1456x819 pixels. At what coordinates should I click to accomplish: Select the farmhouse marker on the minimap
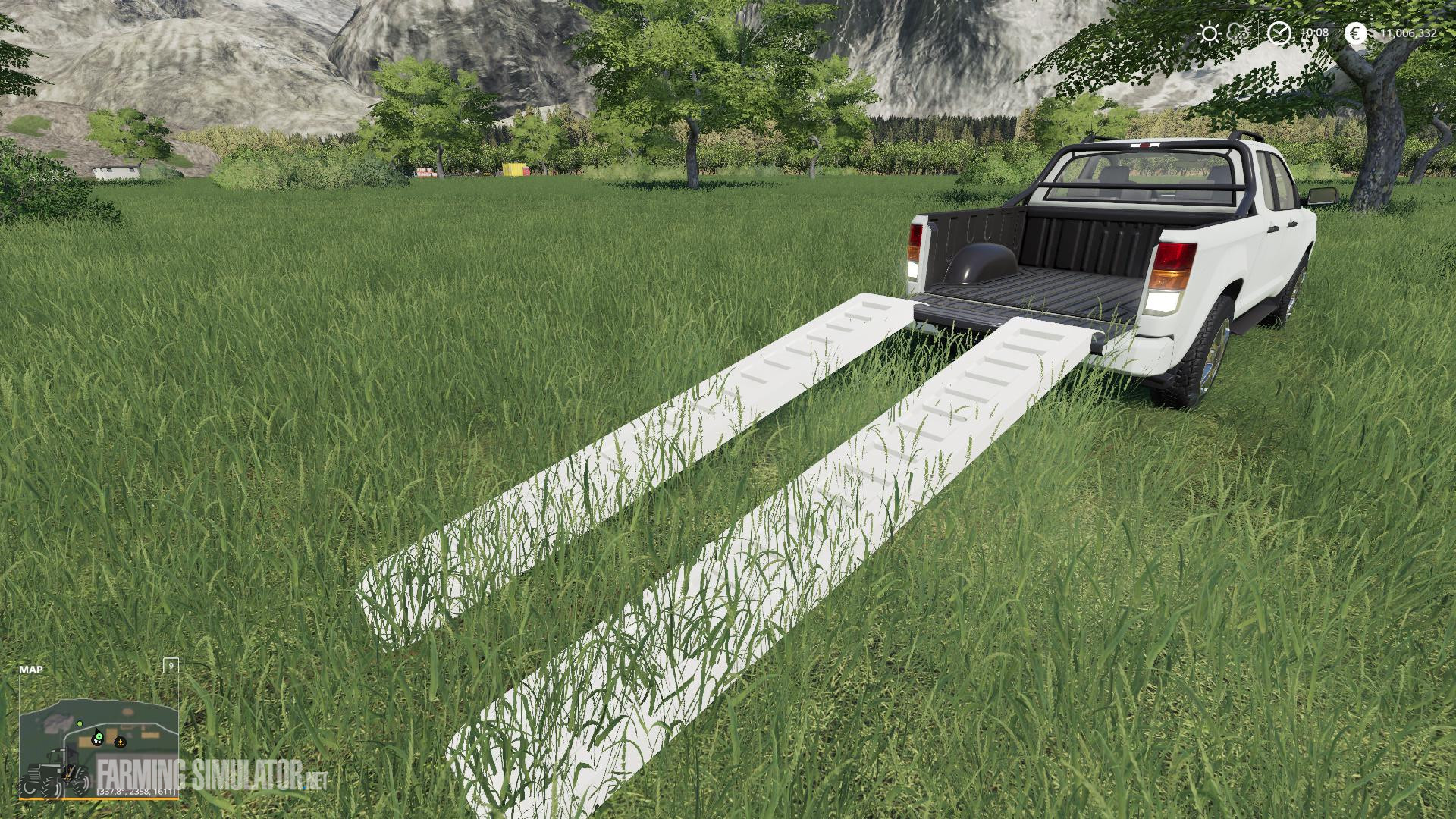tap(97, 740)
